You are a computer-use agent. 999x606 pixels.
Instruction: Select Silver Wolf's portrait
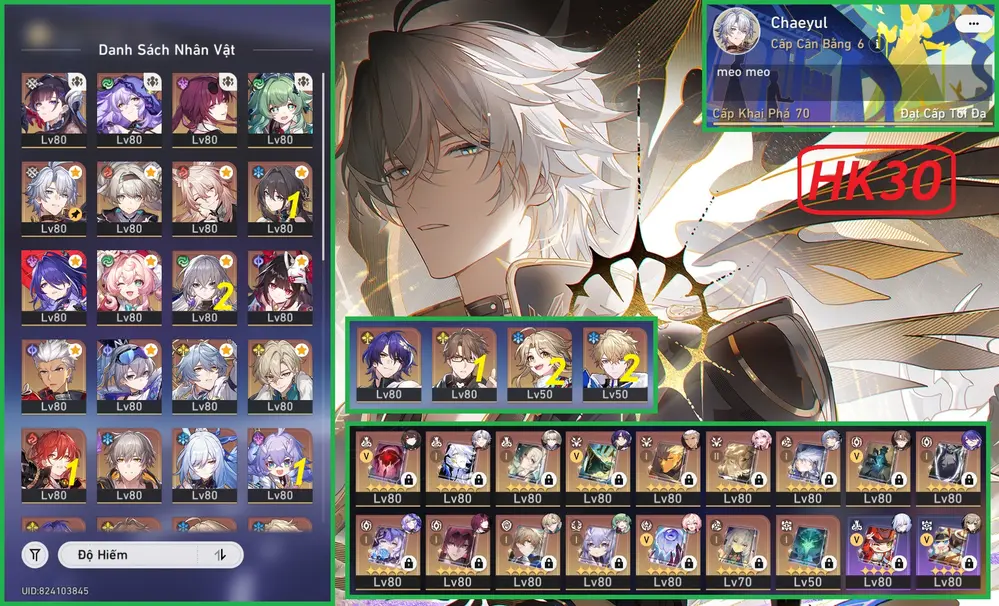128,370
